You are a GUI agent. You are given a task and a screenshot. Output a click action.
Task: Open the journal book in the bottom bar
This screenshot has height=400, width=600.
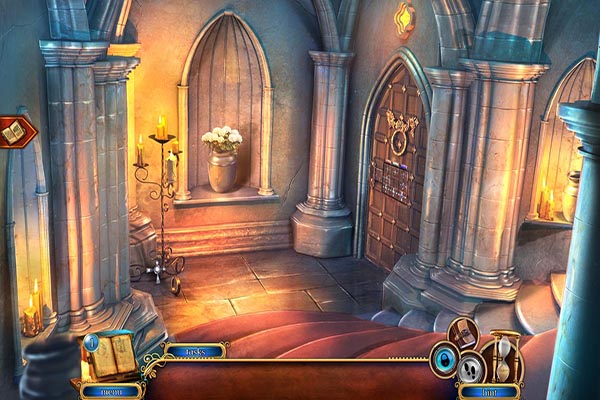coord(112,355)
